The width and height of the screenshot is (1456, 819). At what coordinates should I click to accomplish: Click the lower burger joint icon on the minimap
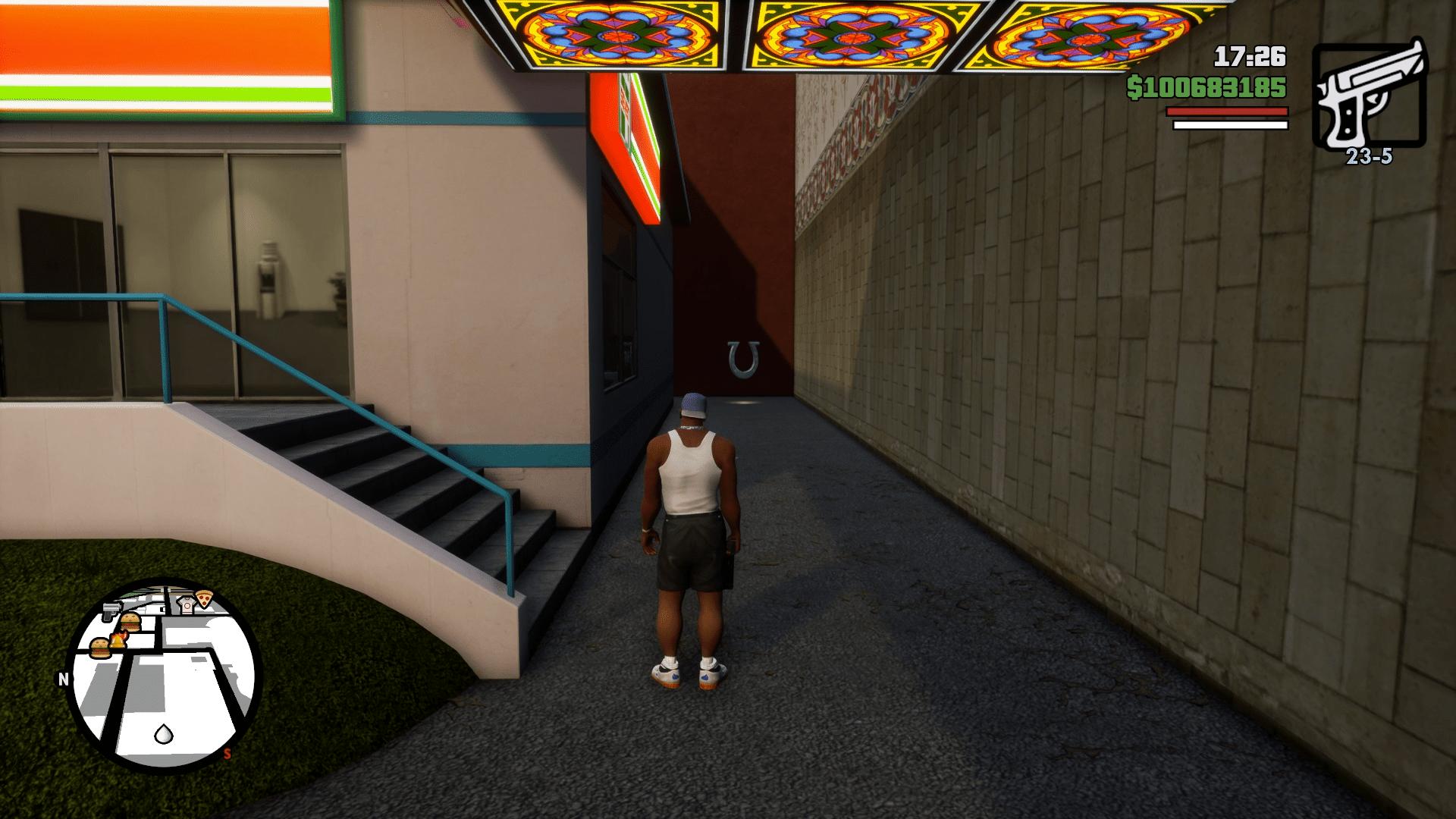coord(100,648)
